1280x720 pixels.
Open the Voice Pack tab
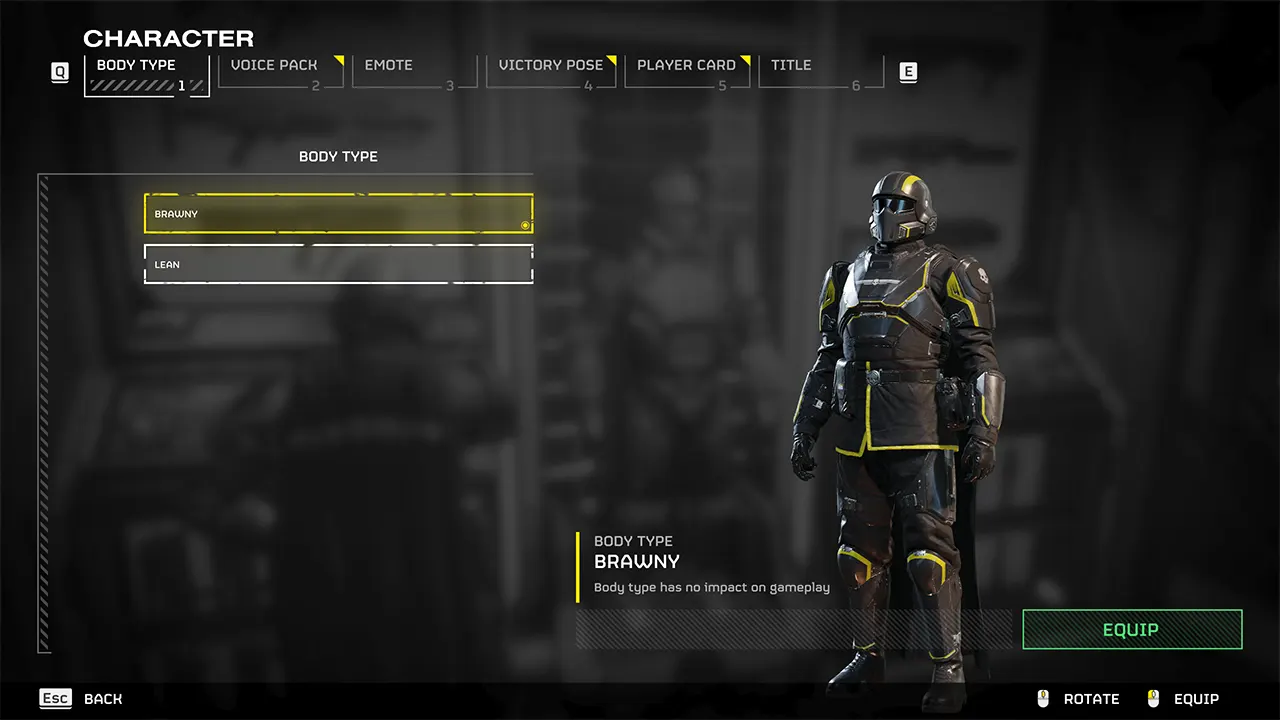click(274, 65)
